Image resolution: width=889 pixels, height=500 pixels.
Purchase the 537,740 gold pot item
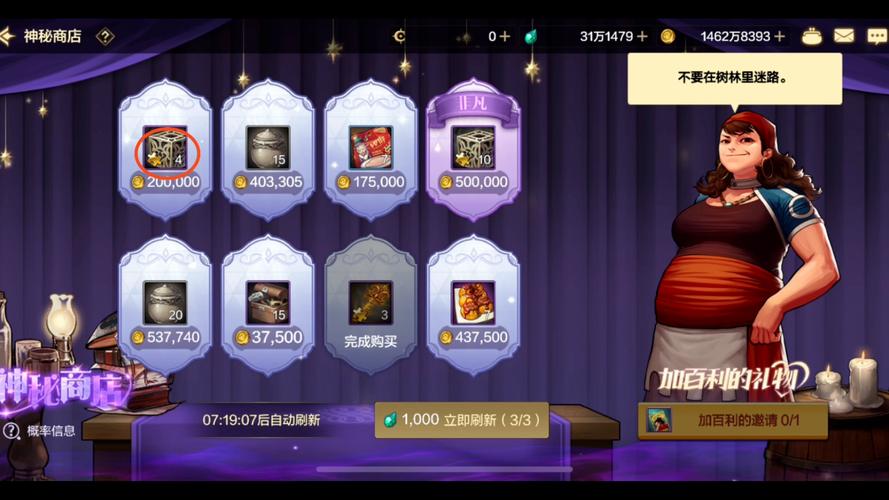166,305
